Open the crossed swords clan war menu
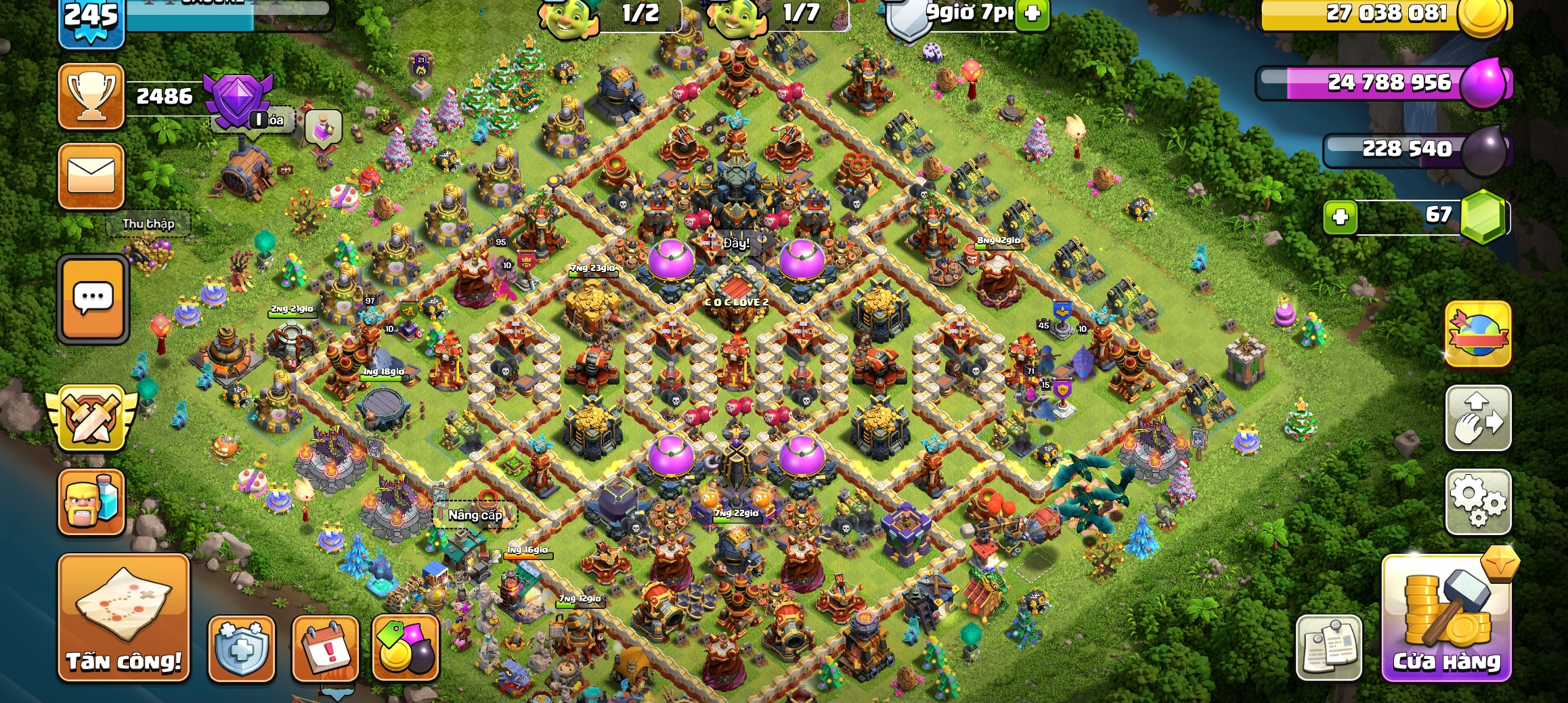 coord(91,418)
